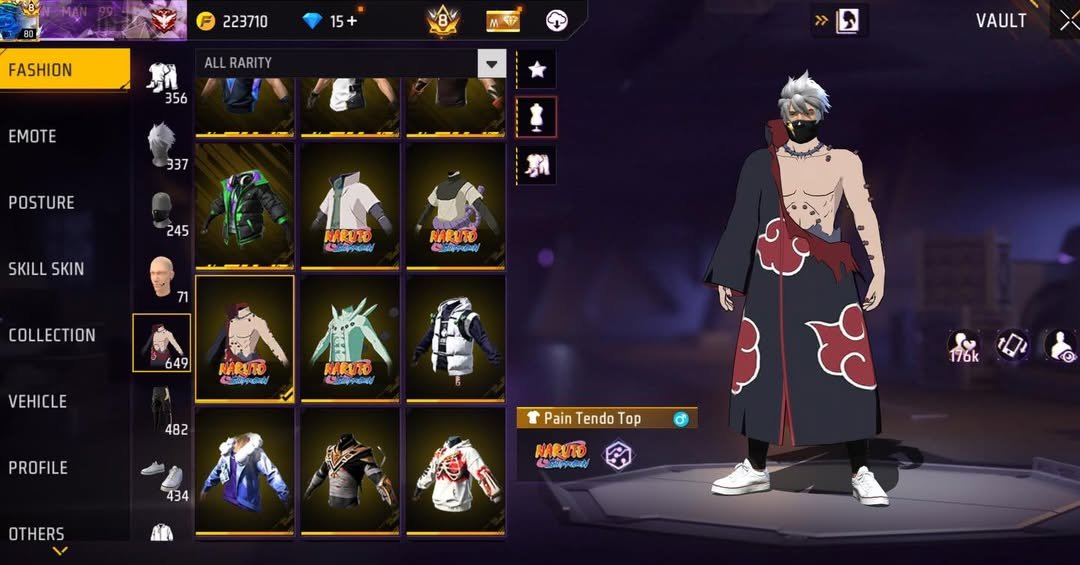The width and height of the screenshot is (1080, 565).
Task: Choose the white puffer vest hoodie
Action: click(456, 338)
